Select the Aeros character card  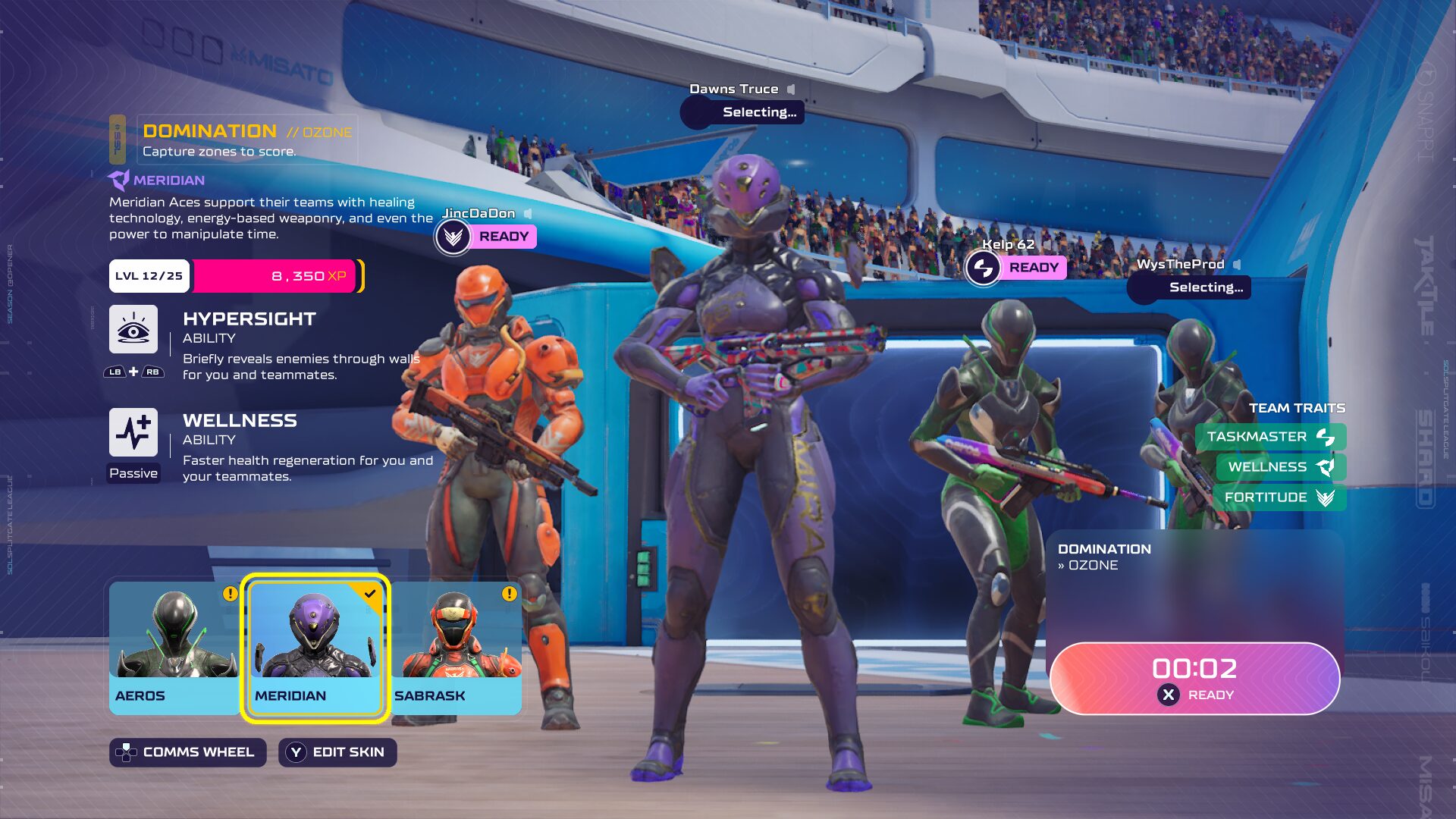coord(174,647)
